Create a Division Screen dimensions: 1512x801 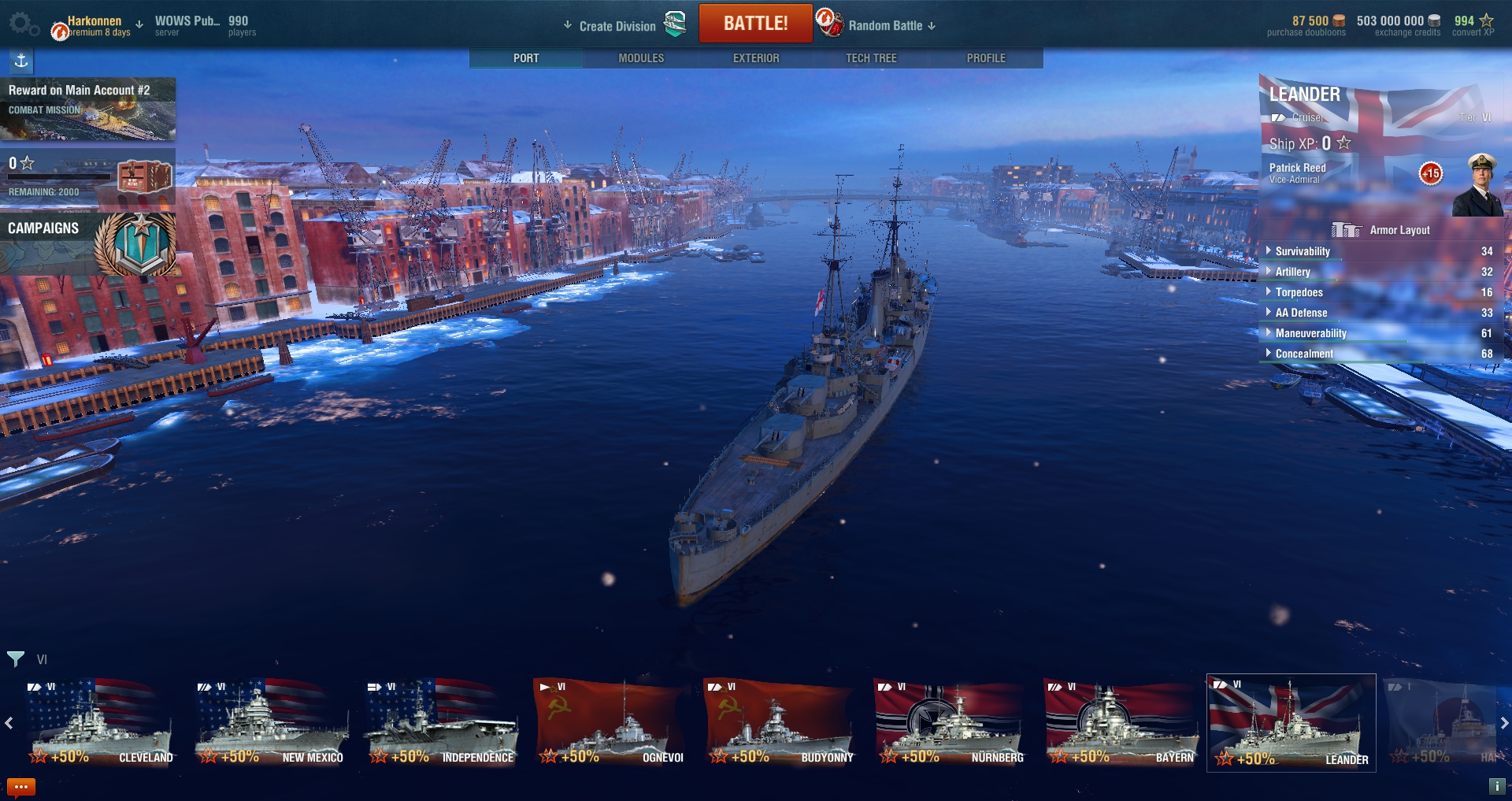tap(617, 26)
